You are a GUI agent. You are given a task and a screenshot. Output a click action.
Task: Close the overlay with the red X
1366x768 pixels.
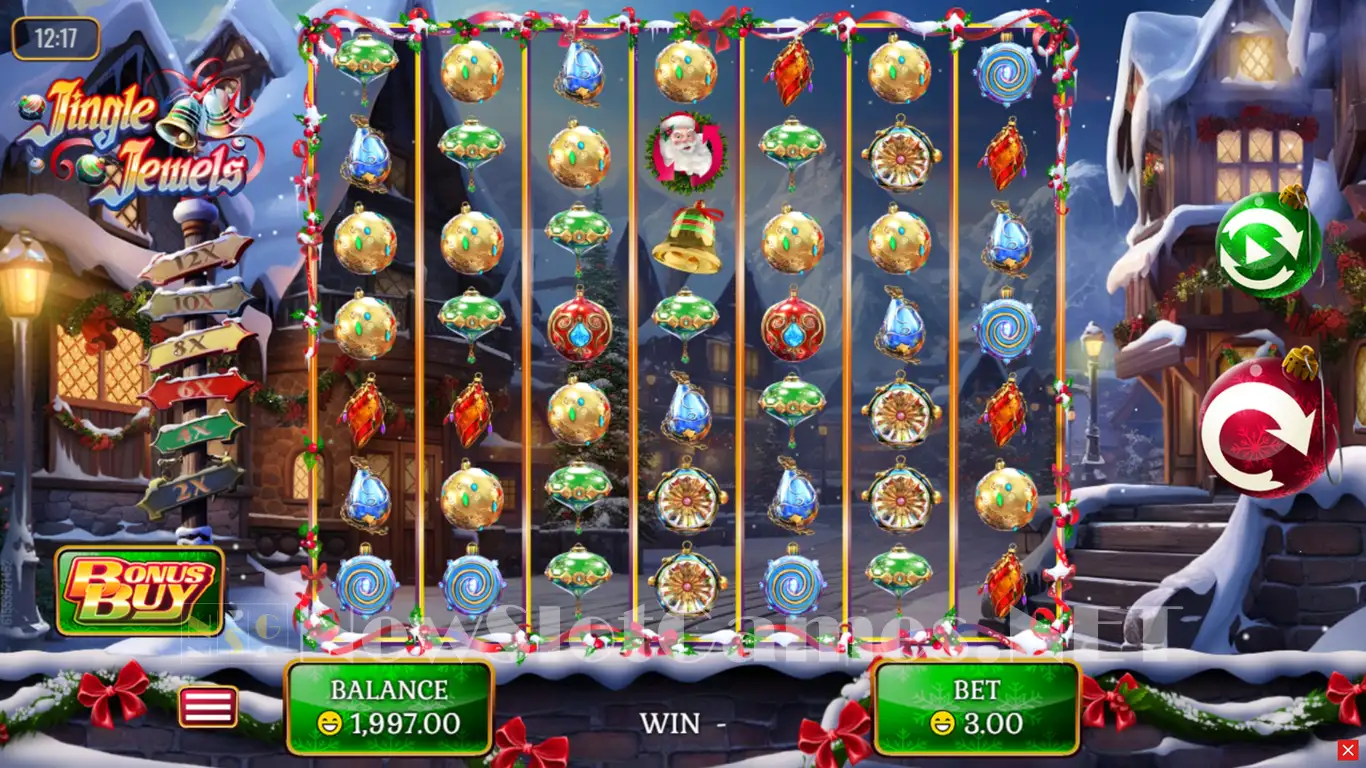coord(1348,750)
